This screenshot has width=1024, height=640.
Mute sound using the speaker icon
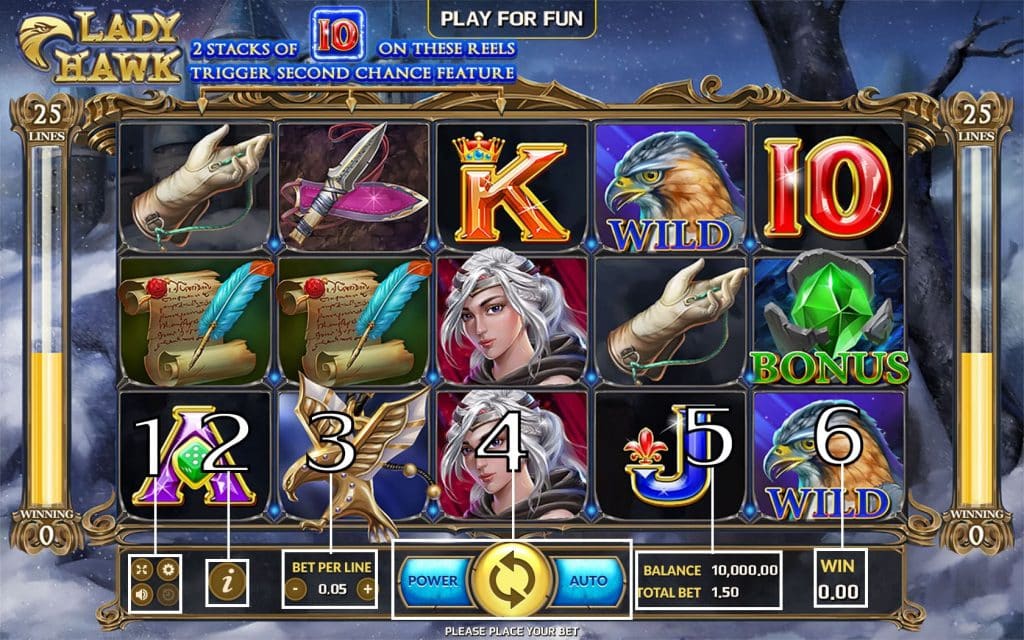[x=144, y=593]
